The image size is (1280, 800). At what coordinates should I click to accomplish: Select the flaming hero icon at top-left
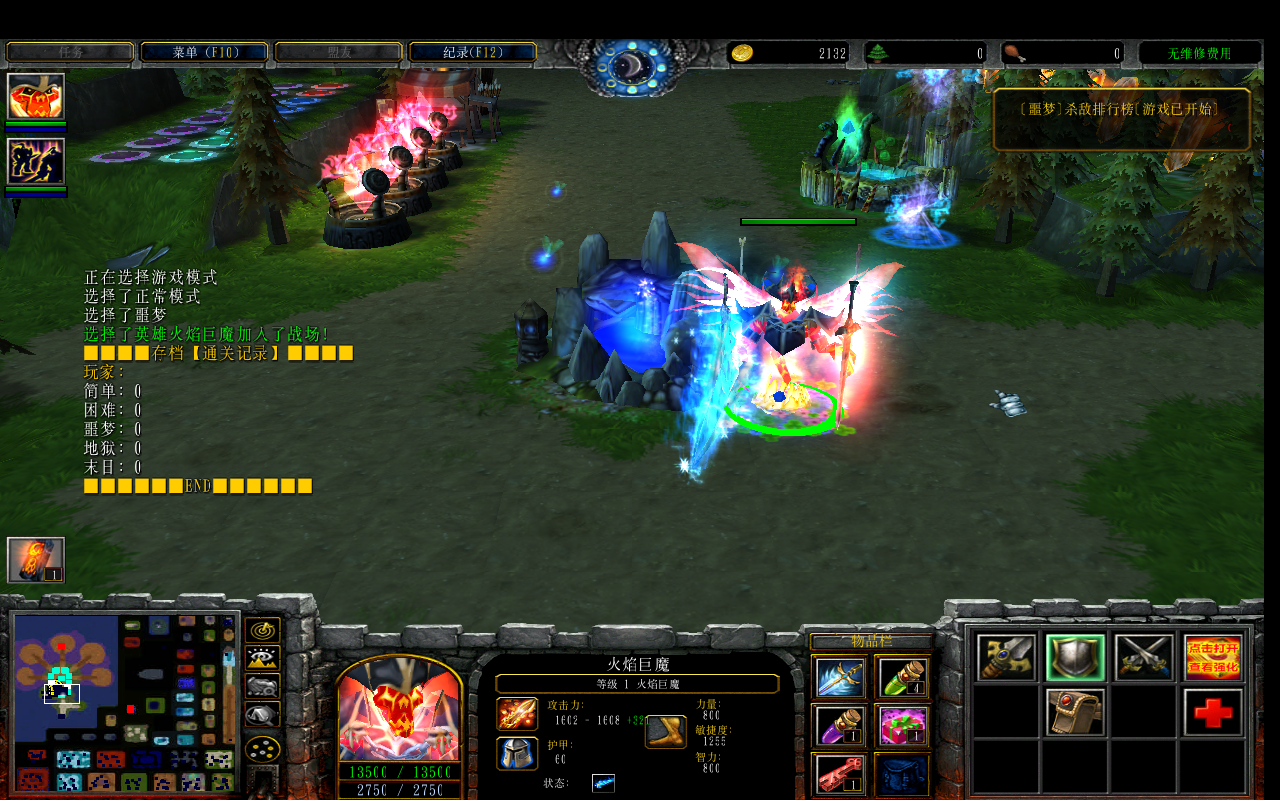coord(36,97)
